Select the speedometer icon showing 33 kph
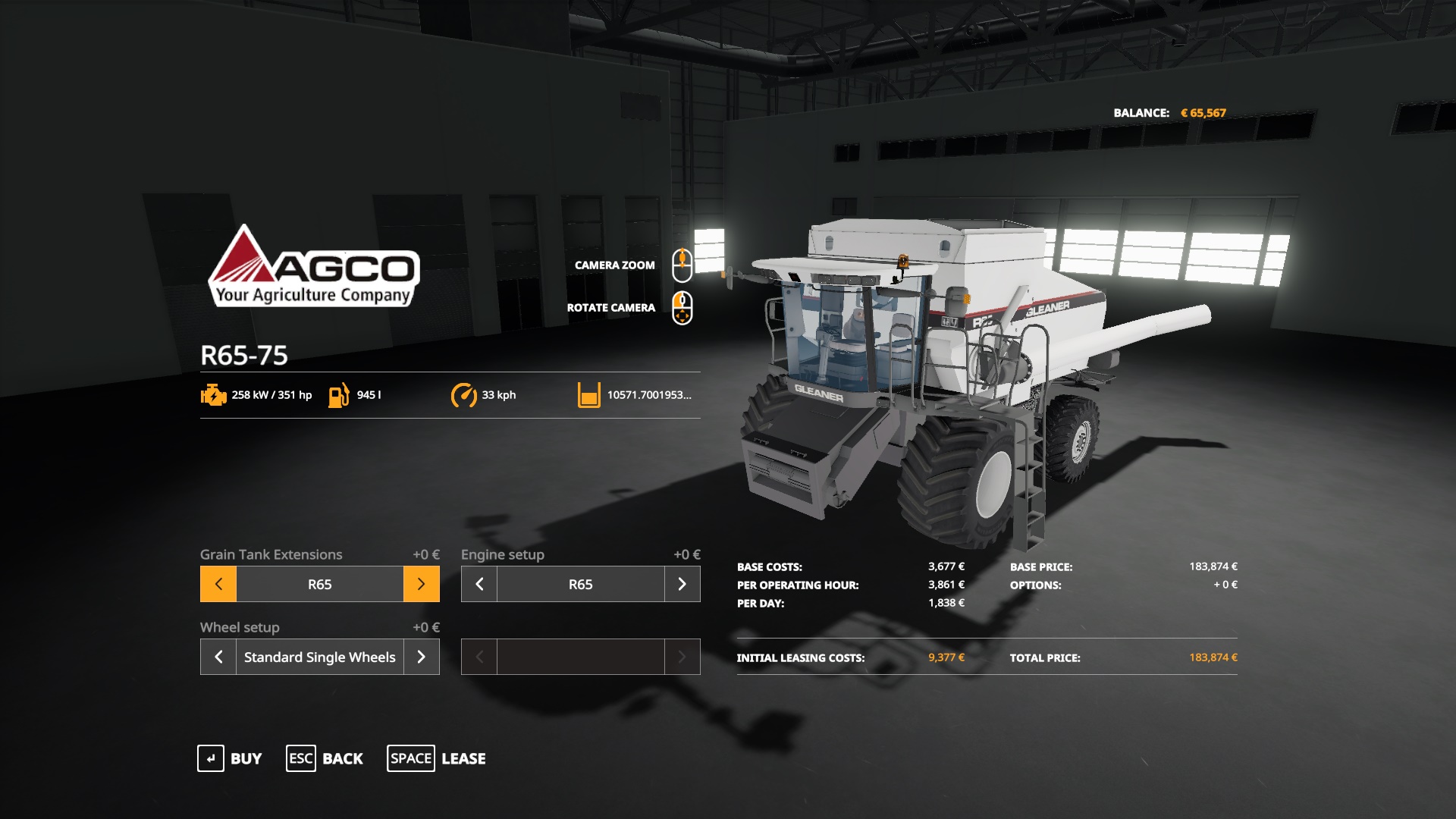 tap(465, 395)
